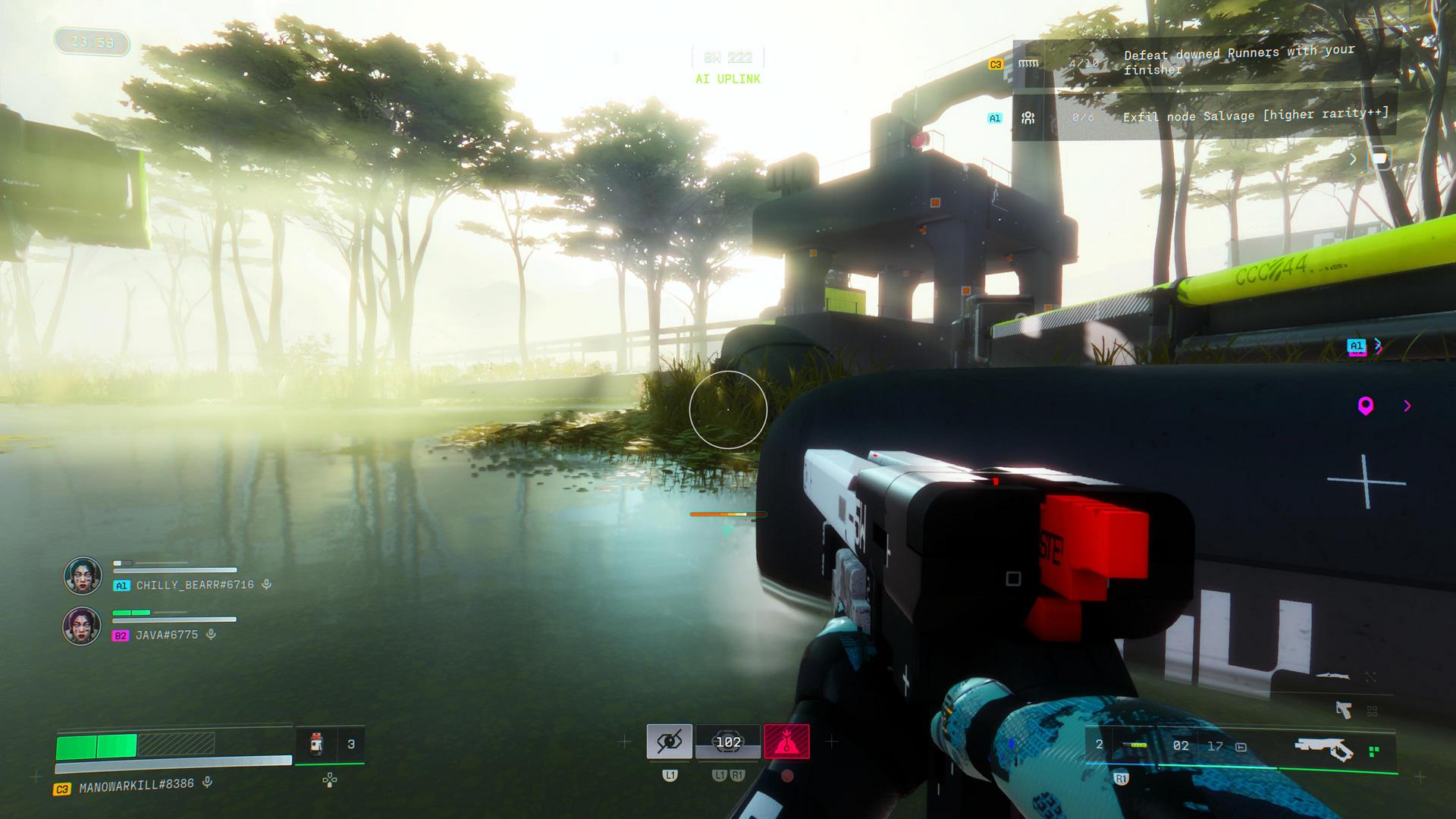Trigger the red highlighted ability icon
Screen dimensions: 1456x819
pyautogui.click(x=786, y=742)
